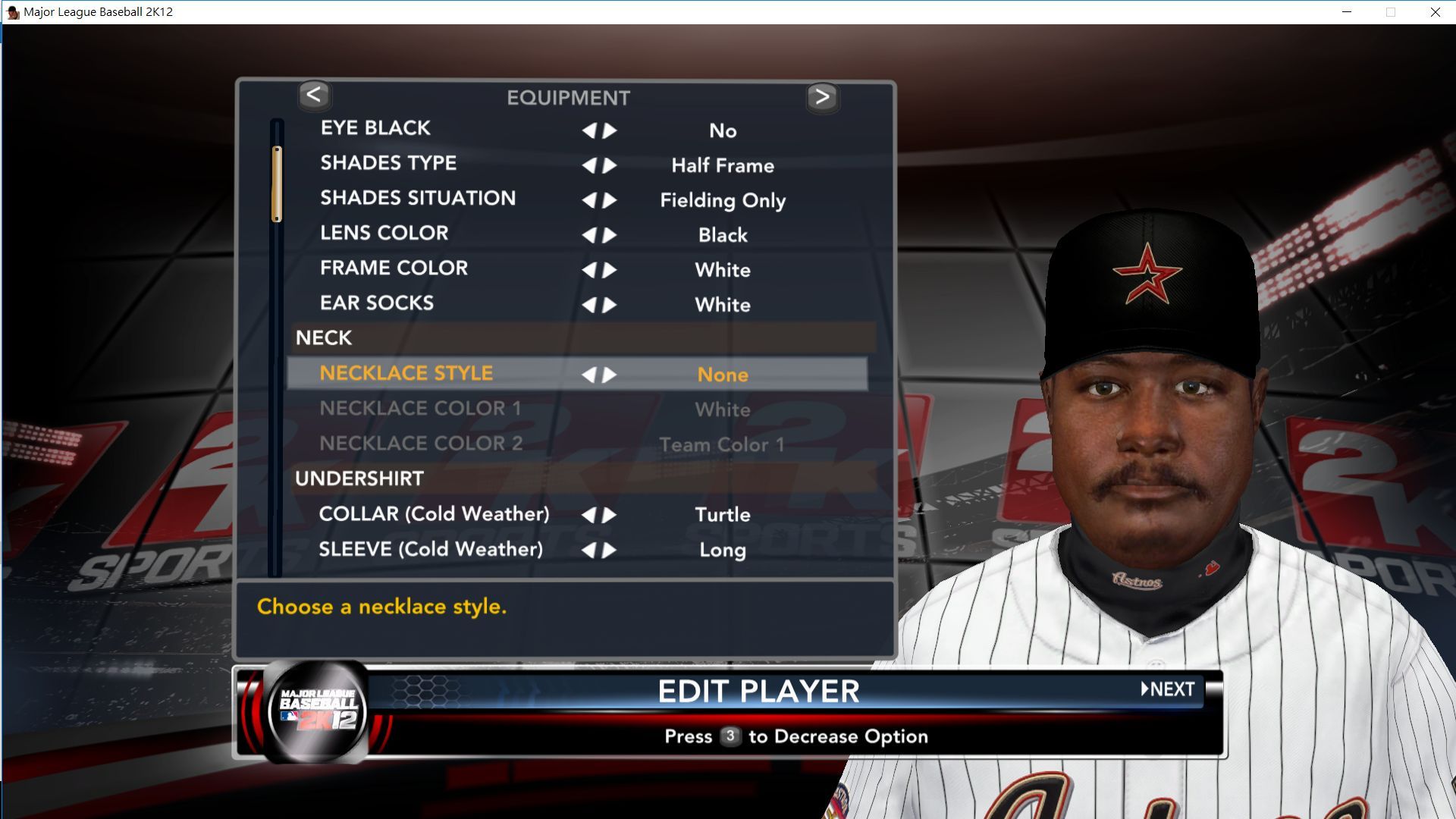The height and width of the screenshot is (819, 1456).
Task: Increase the Eye Black option
Action: pyautogui.click(x=610, y=130)
